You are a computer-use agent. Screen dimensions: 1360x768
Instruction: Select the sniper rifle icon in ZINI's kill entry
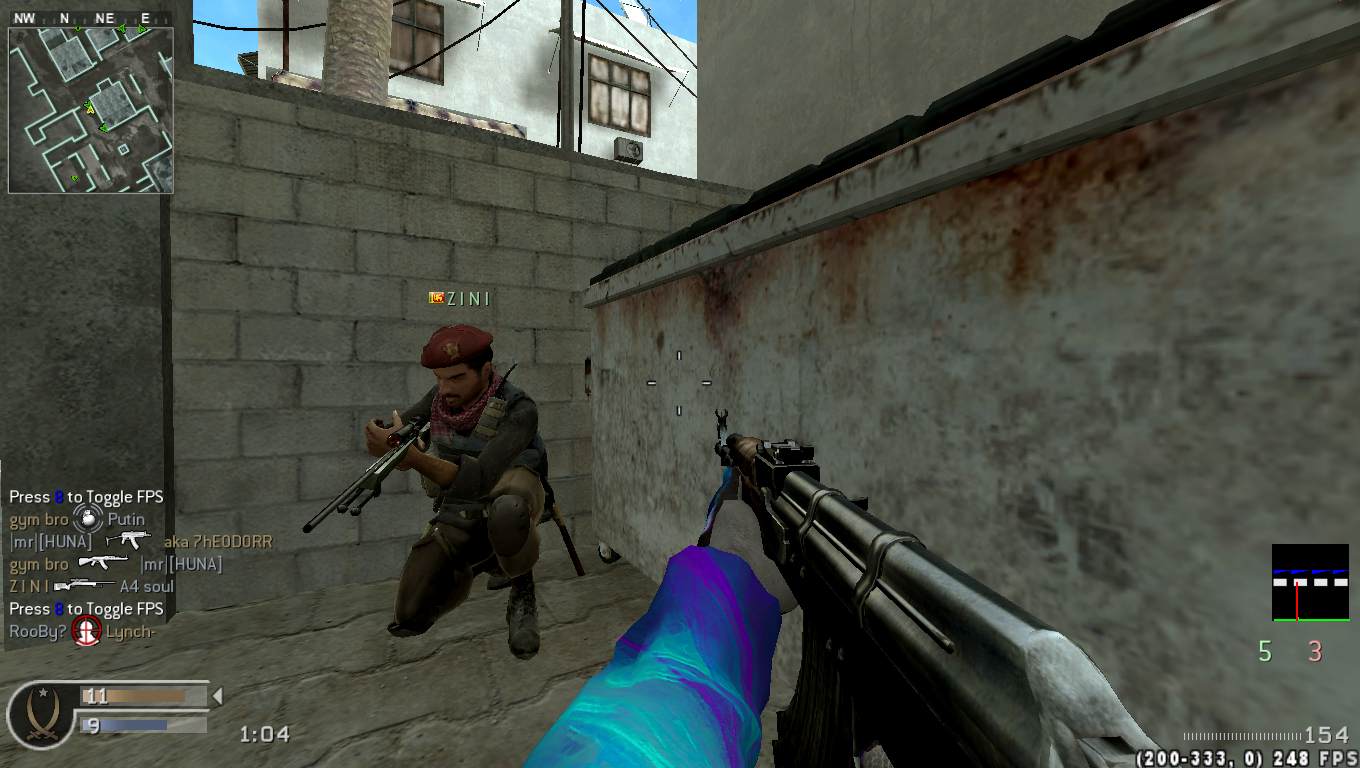click(x=84, y=586)
